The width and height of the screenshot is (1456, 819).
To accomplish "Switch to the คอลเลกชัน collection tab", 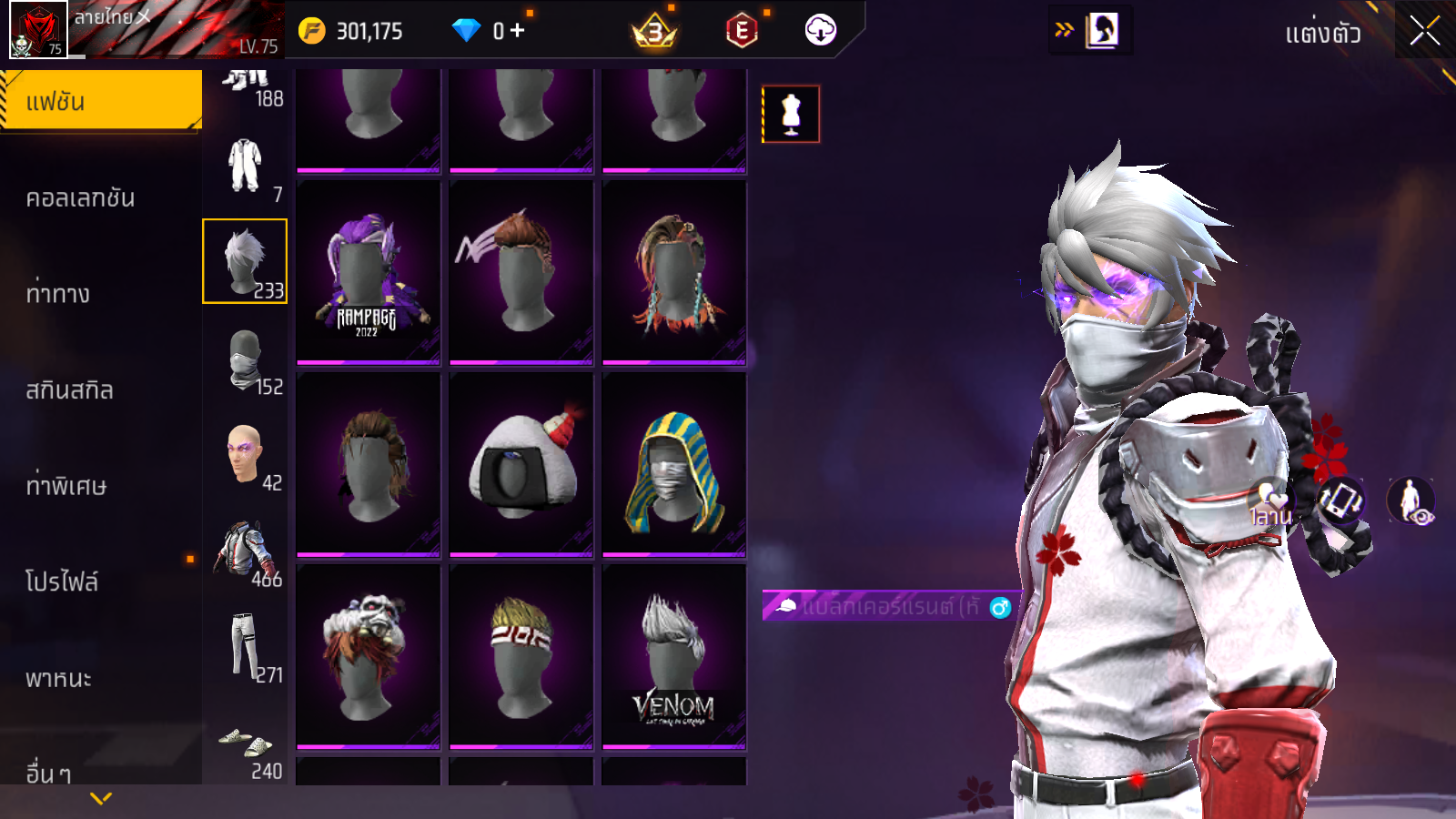I will [x=81, y=197].
